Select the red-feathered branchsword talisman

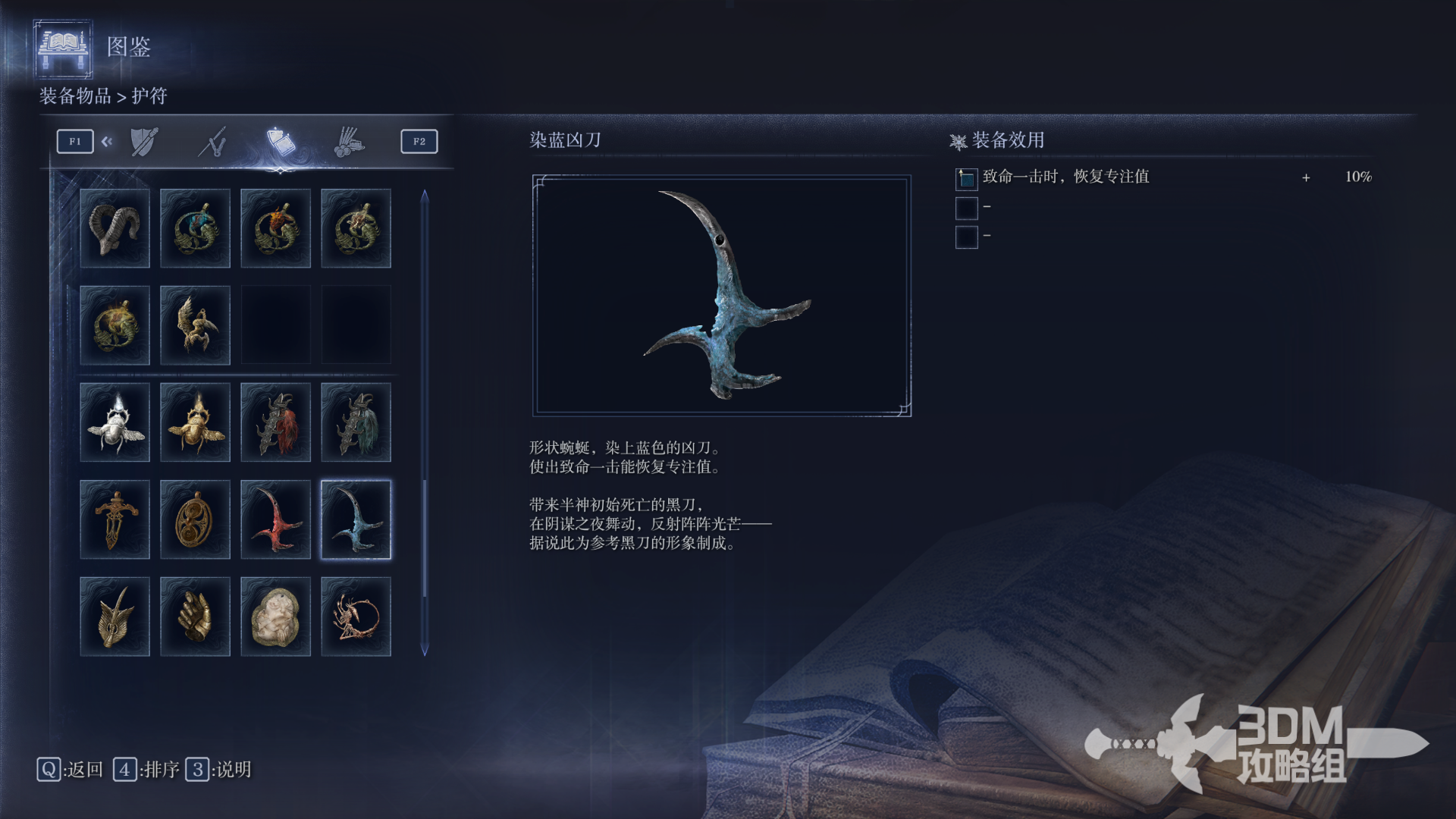click(275, 422)
